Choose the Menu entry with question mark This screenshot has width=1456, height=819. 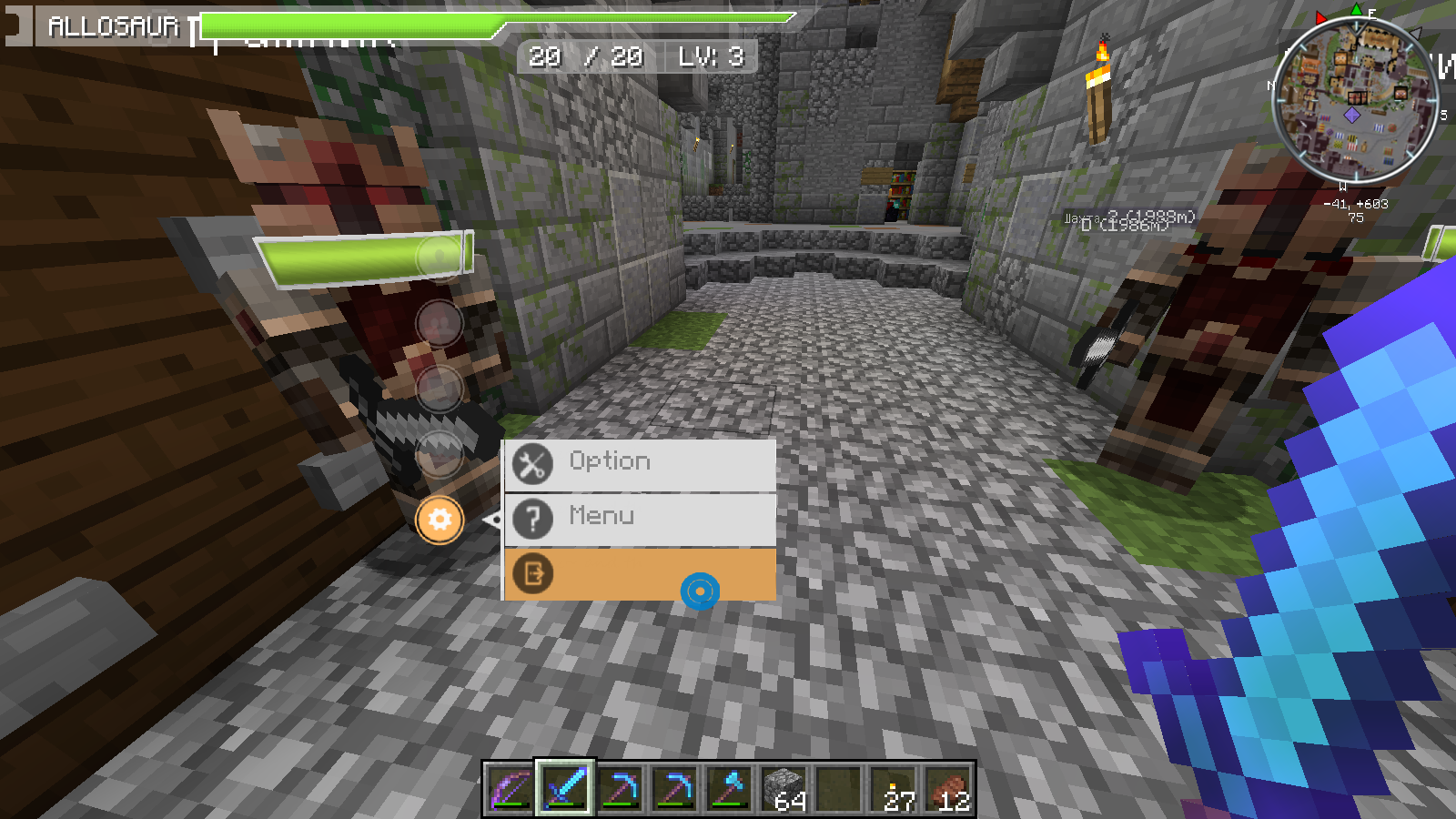640,518
